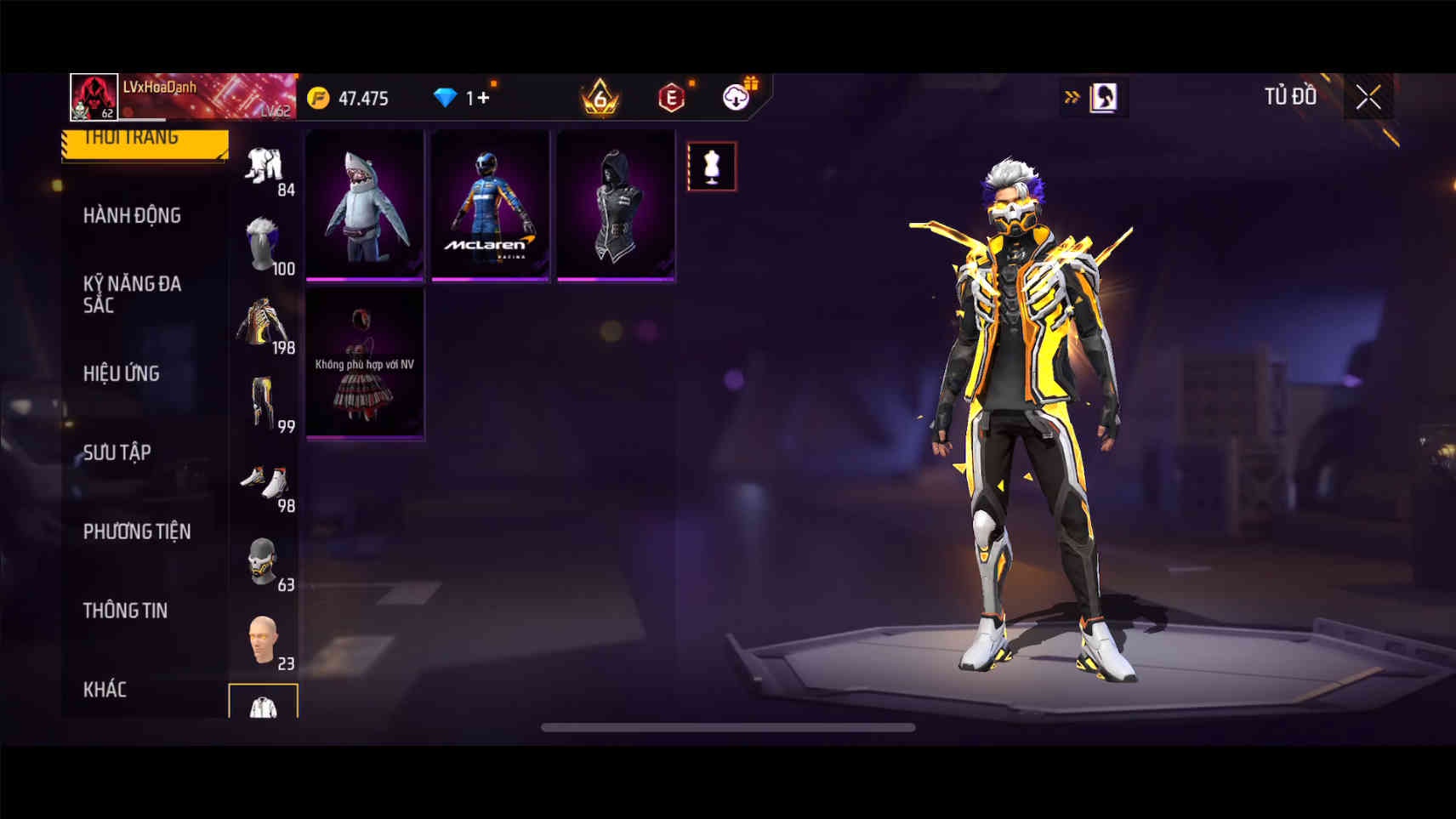Close the wardrobe screen
The image size is (1456, 819).
click(x=1368, y=98)
